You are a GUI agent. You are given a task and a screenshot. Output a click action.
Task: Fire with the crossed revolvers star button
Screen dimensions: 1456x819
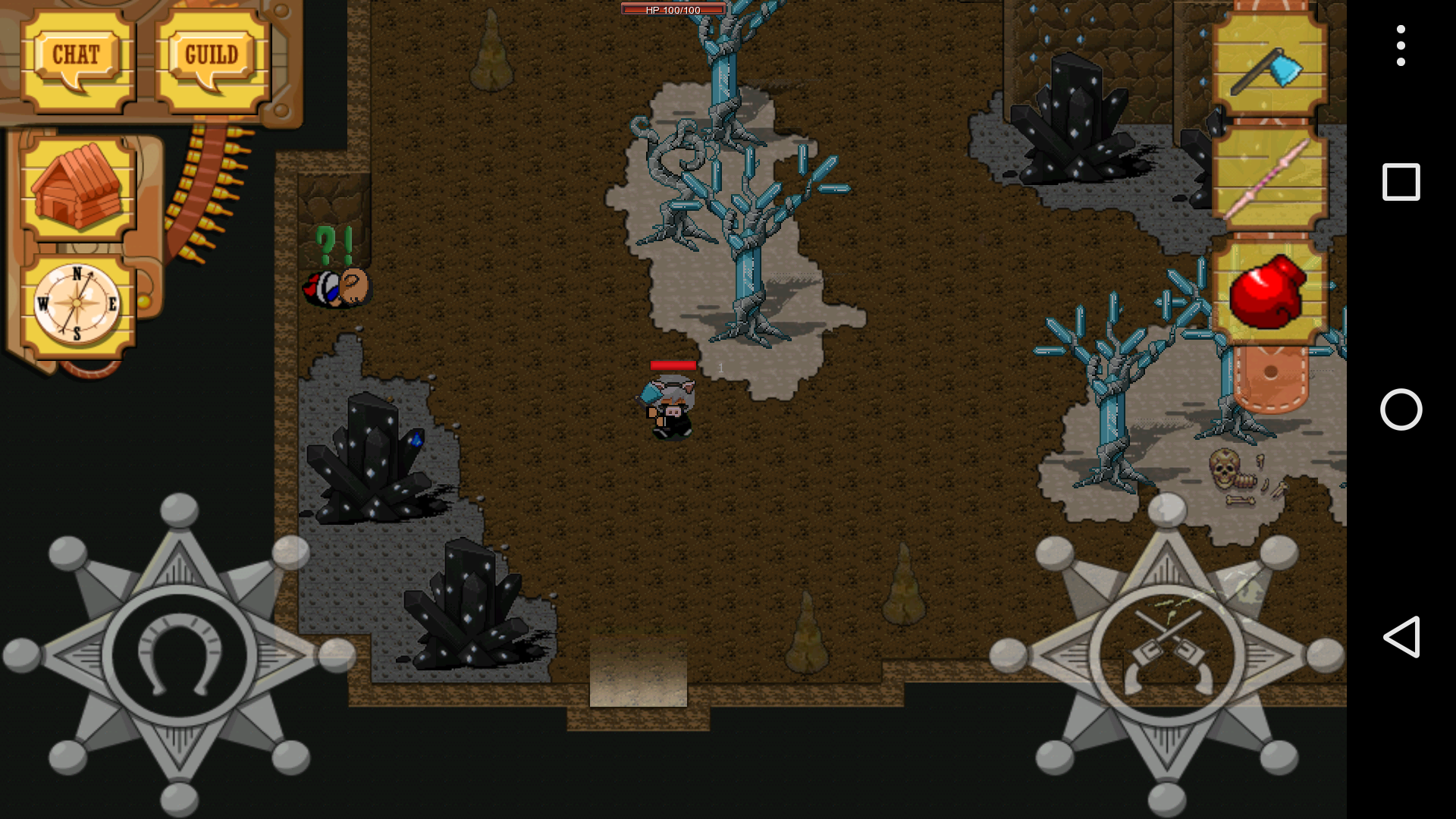[x=1166, y=654]
